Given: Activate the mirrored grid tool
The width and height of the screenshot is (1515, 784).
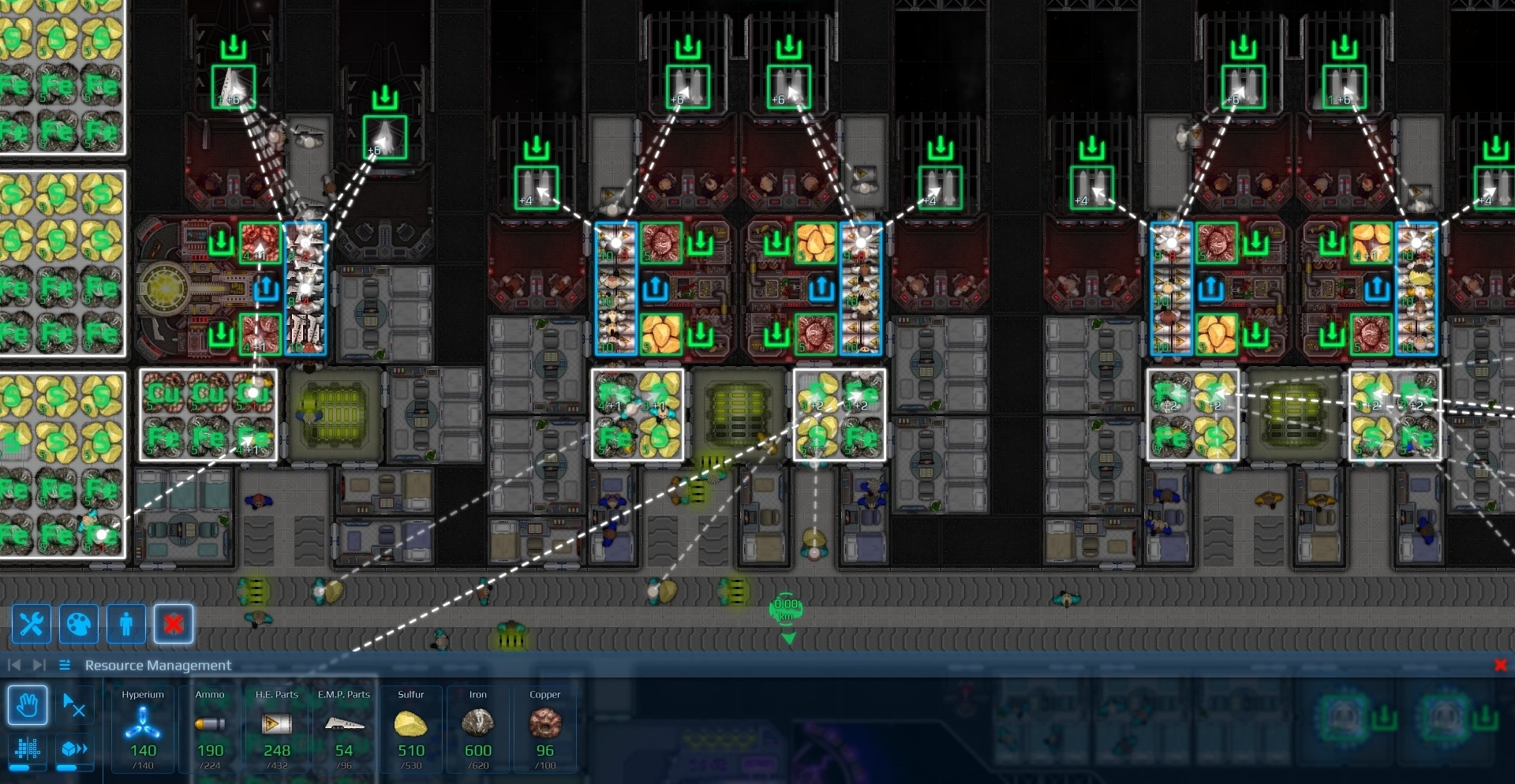Looking at the screenshot, I should 28,749.
